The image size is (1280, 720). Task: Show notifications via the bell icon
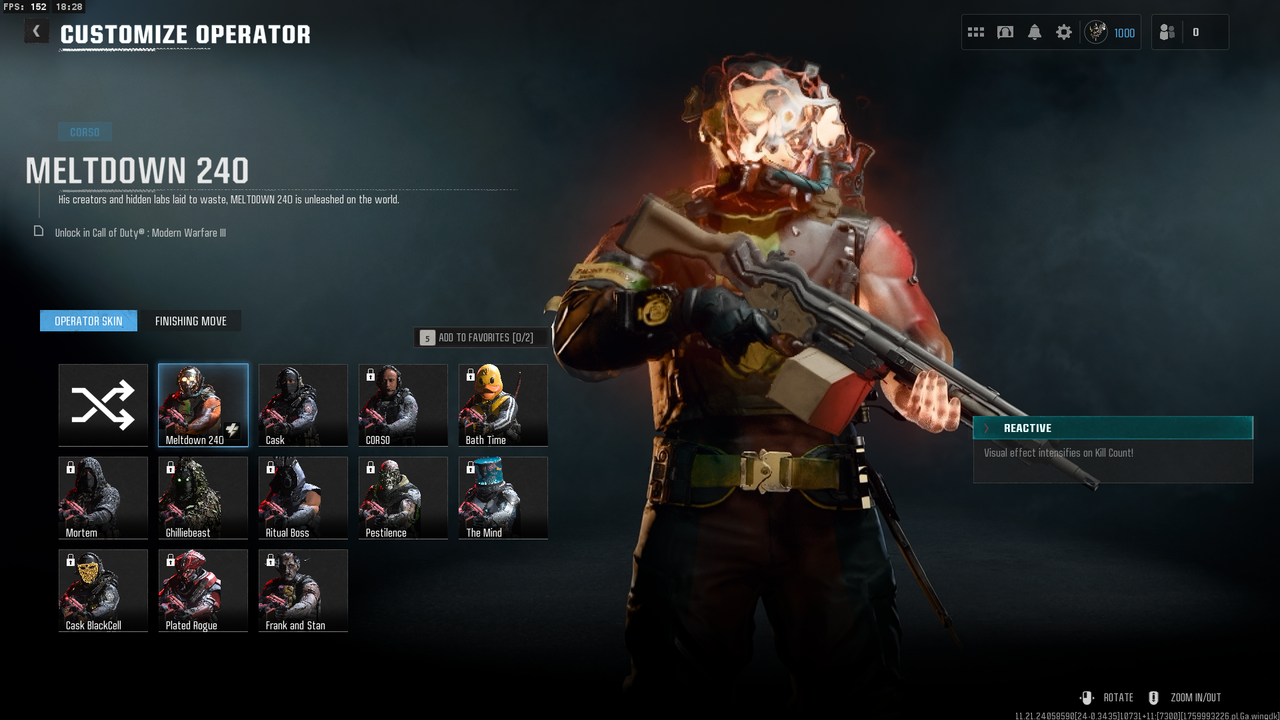pos(1035,32)
